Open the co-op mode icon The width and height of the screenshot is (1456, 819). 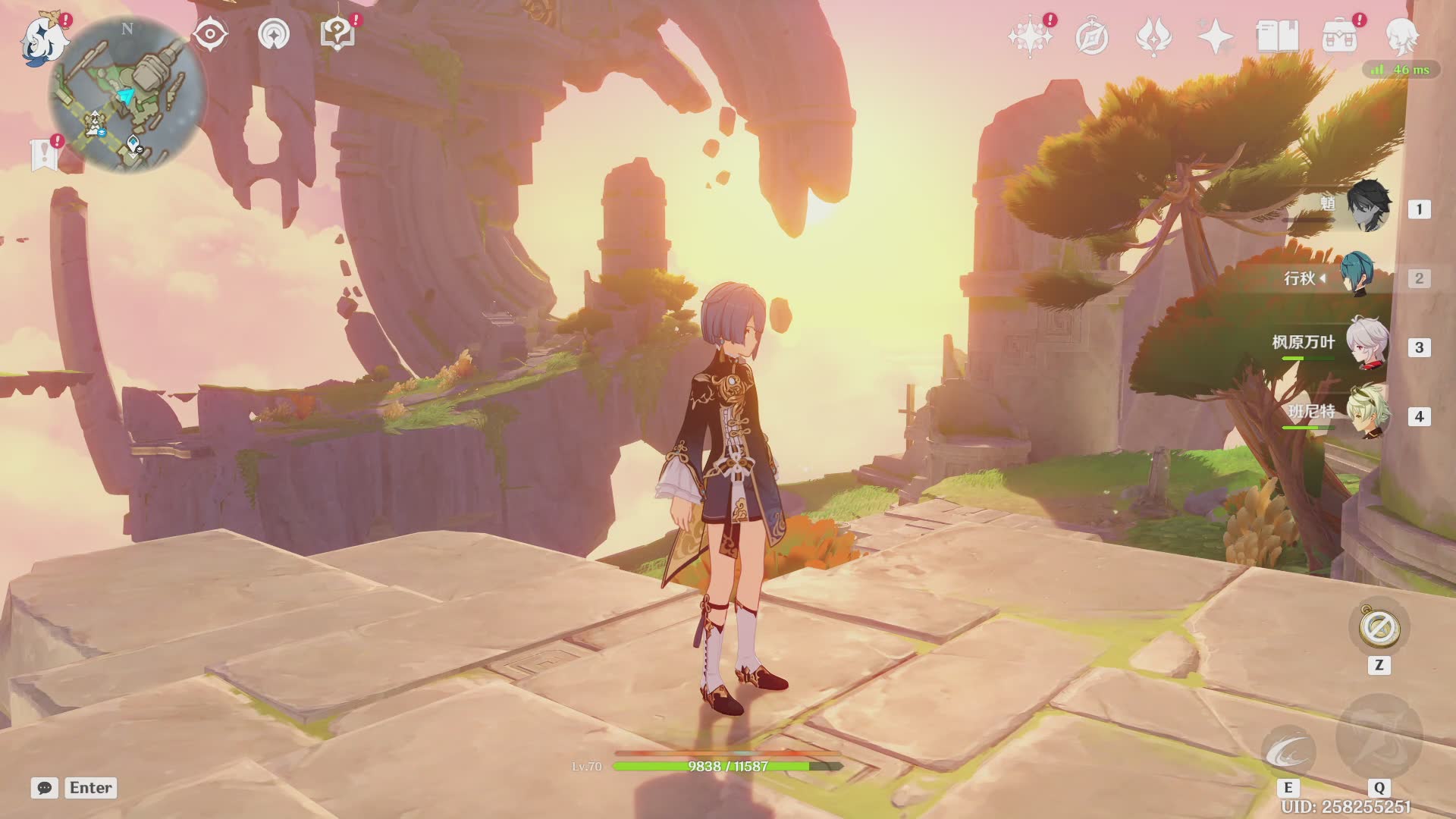[x=274, y=34]
